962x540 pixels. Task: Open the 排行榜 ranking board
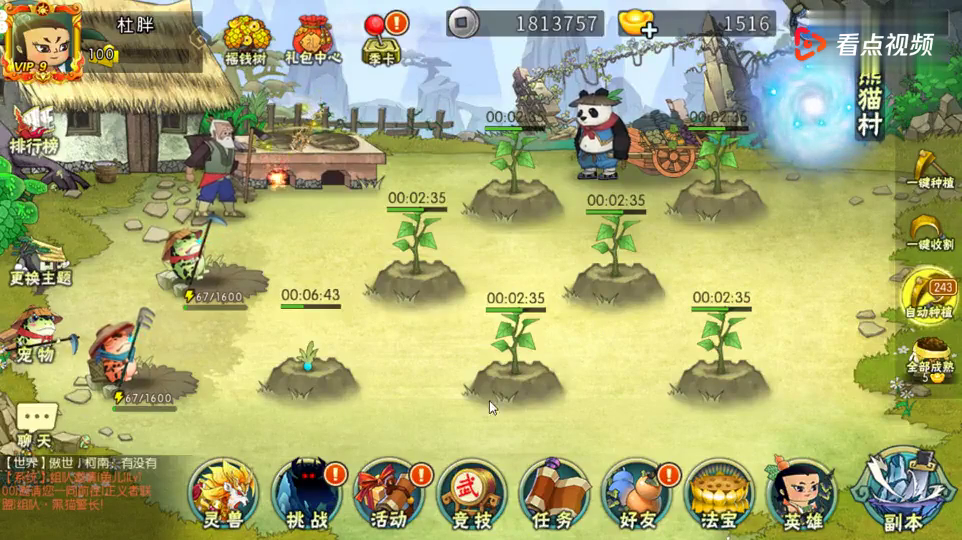[x=35, y=130]
